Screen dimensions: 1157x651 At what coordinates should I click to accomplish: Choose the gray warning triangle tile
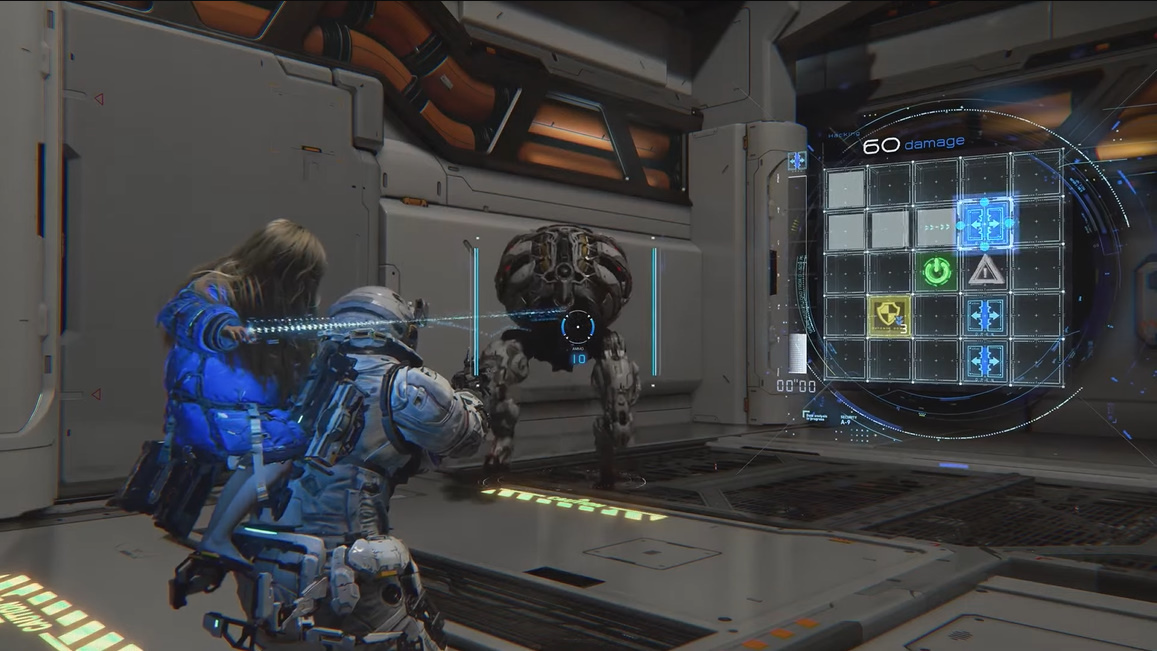click(x=985, y=269)
